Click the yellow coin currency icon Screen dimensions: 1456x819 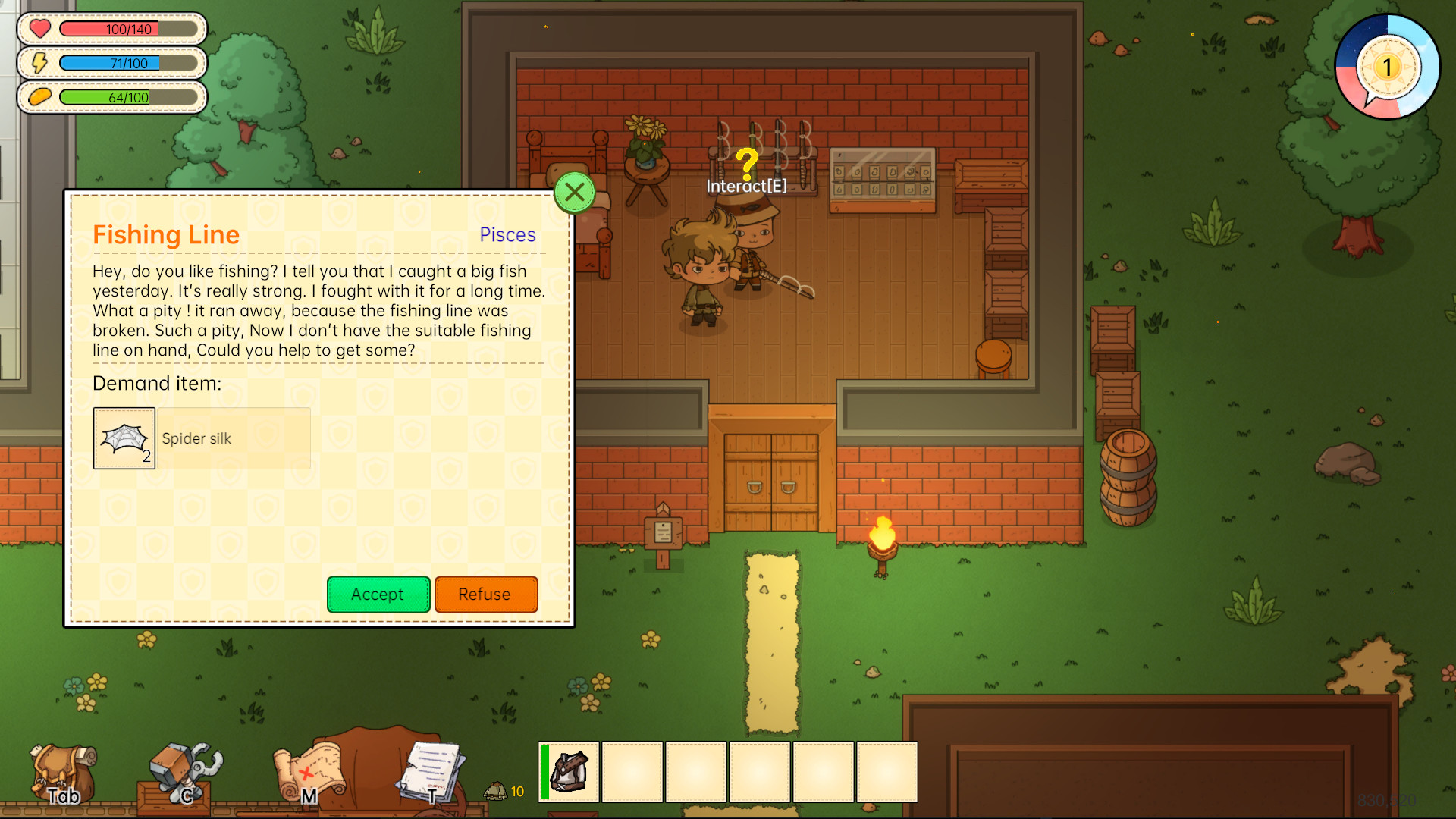coord(39,96)
